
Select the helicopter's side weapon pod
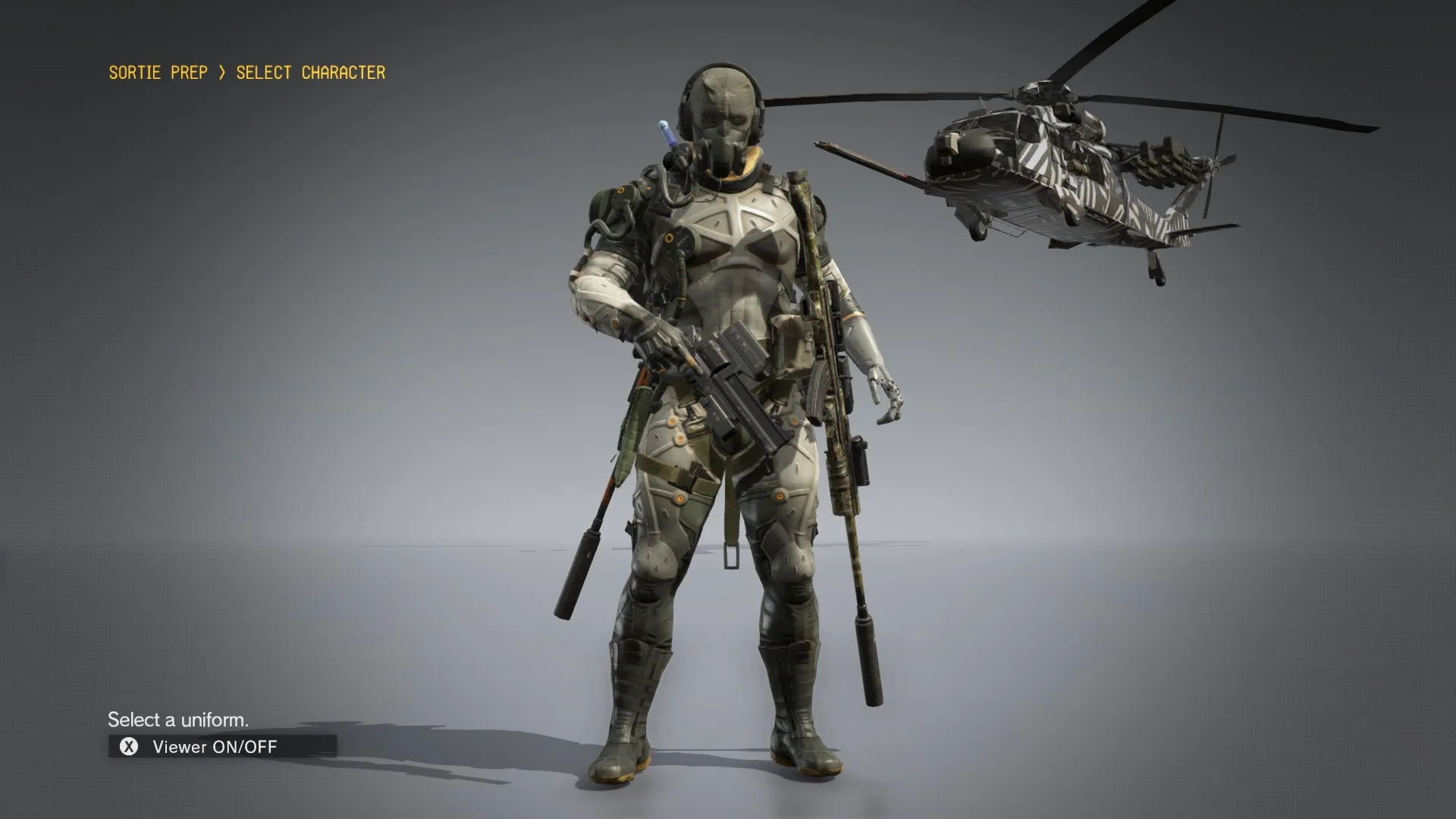(1160, 159)
